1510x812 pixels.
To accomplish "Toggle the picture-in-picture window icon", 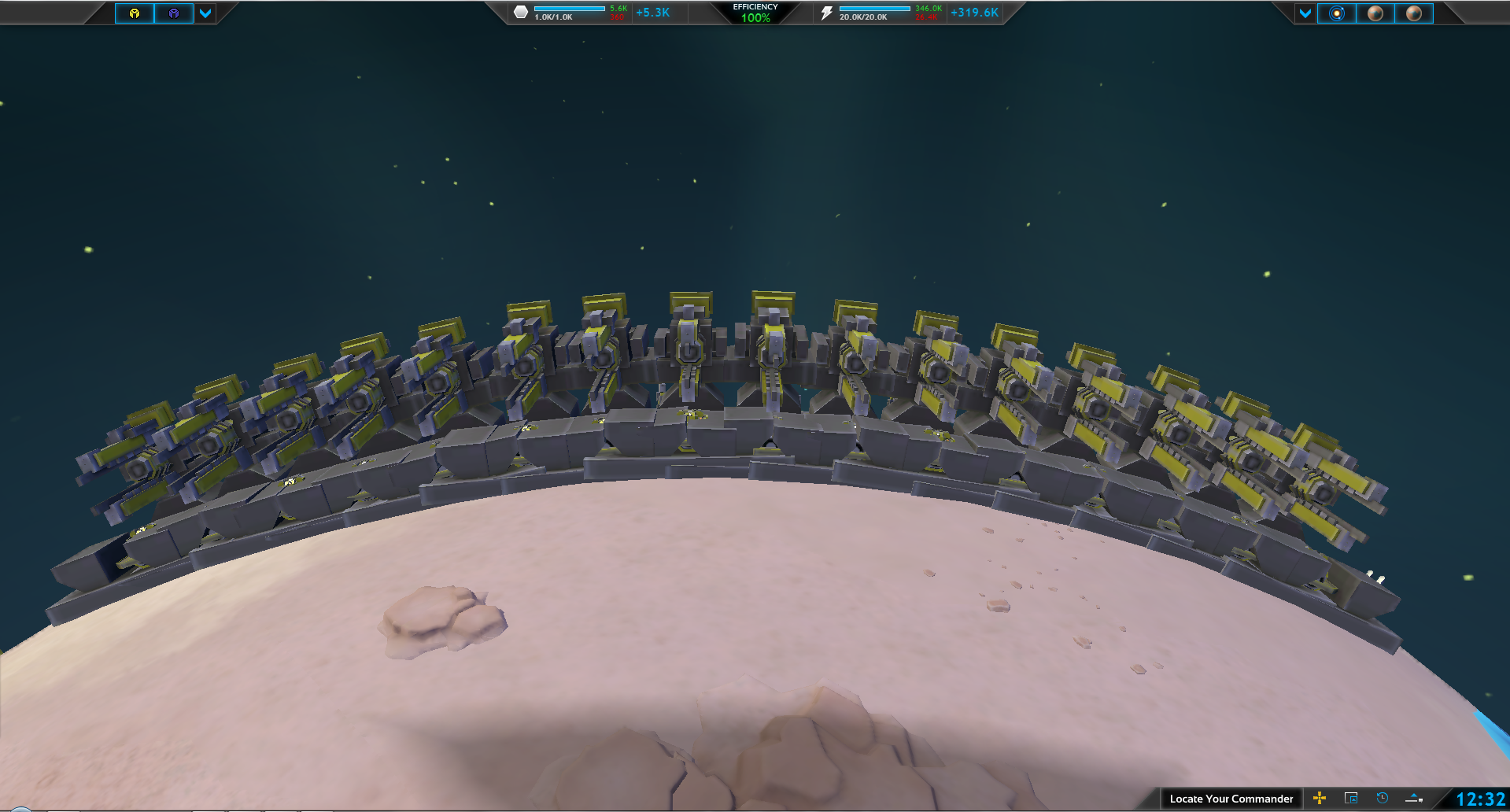I will point(1351,799).
